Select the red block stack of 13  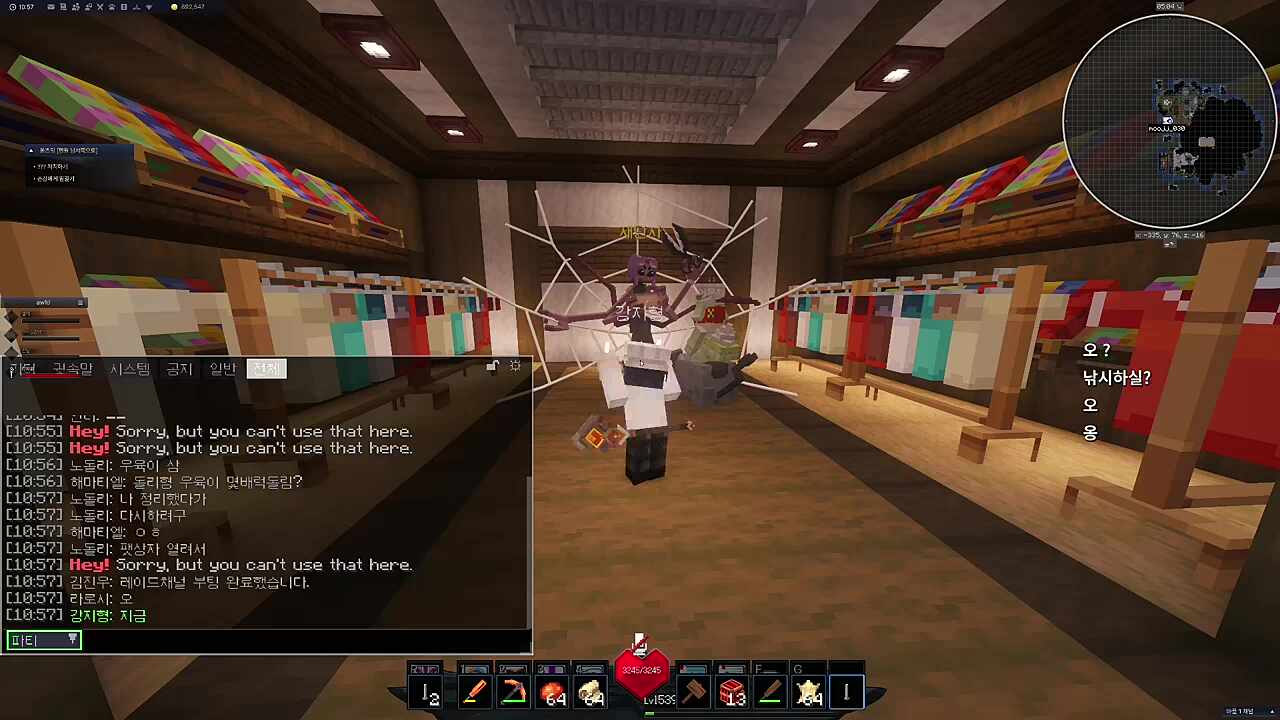[732, 692]
